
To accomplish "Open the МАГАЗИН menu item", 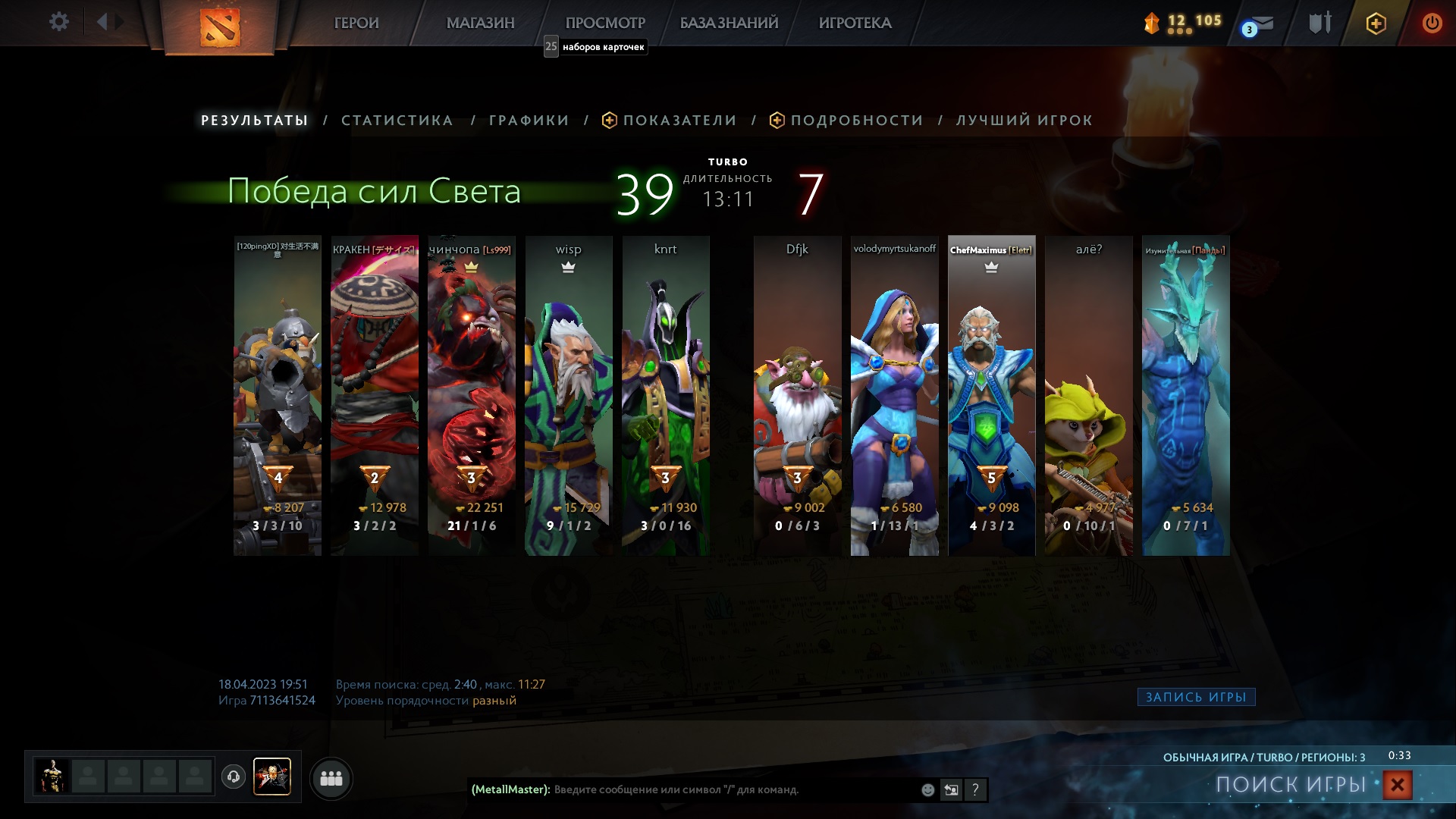I will pos(481,24).
